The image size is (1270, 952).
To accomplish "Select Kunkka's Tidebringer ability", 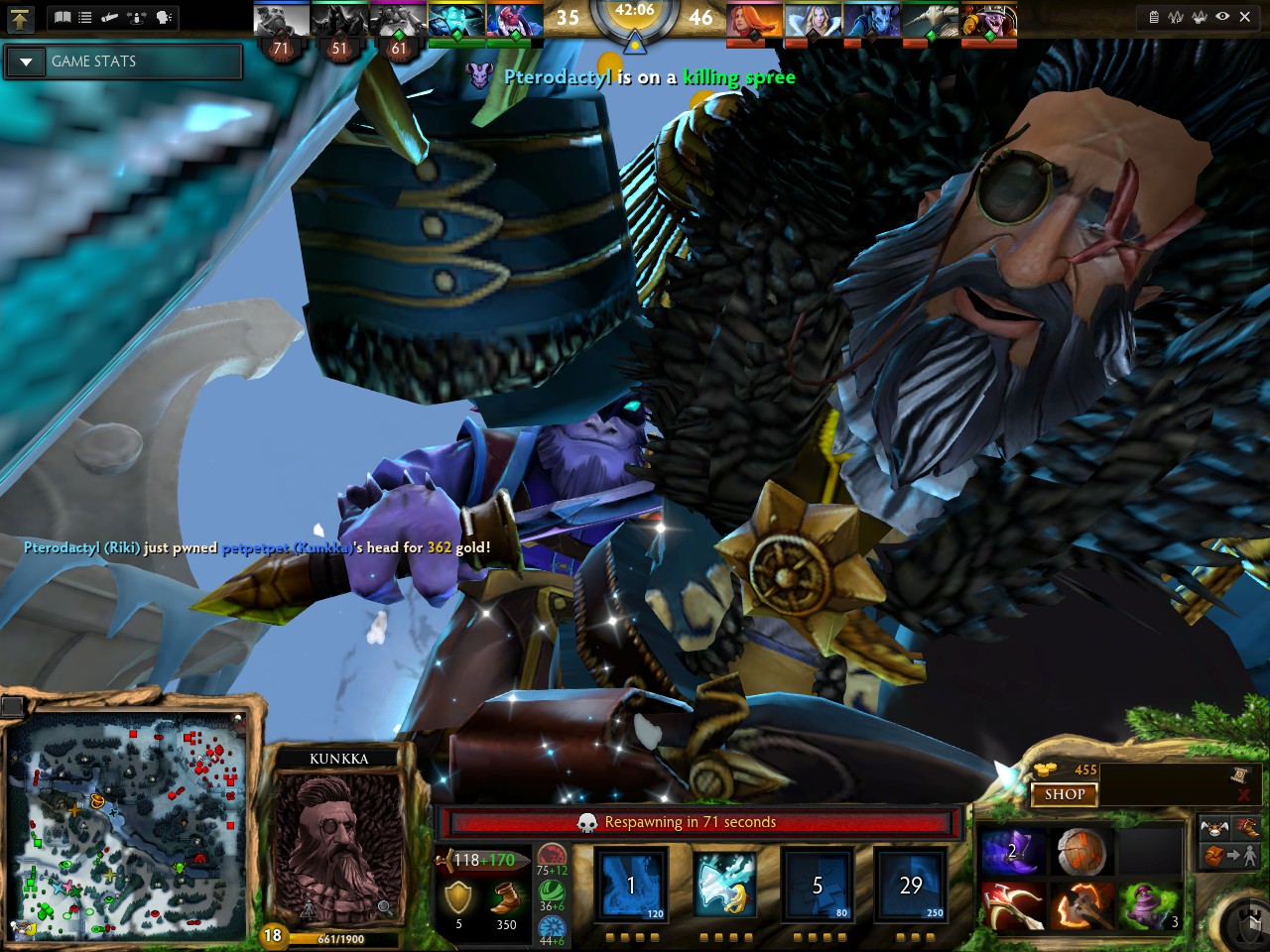I will (x=725, y=886).
